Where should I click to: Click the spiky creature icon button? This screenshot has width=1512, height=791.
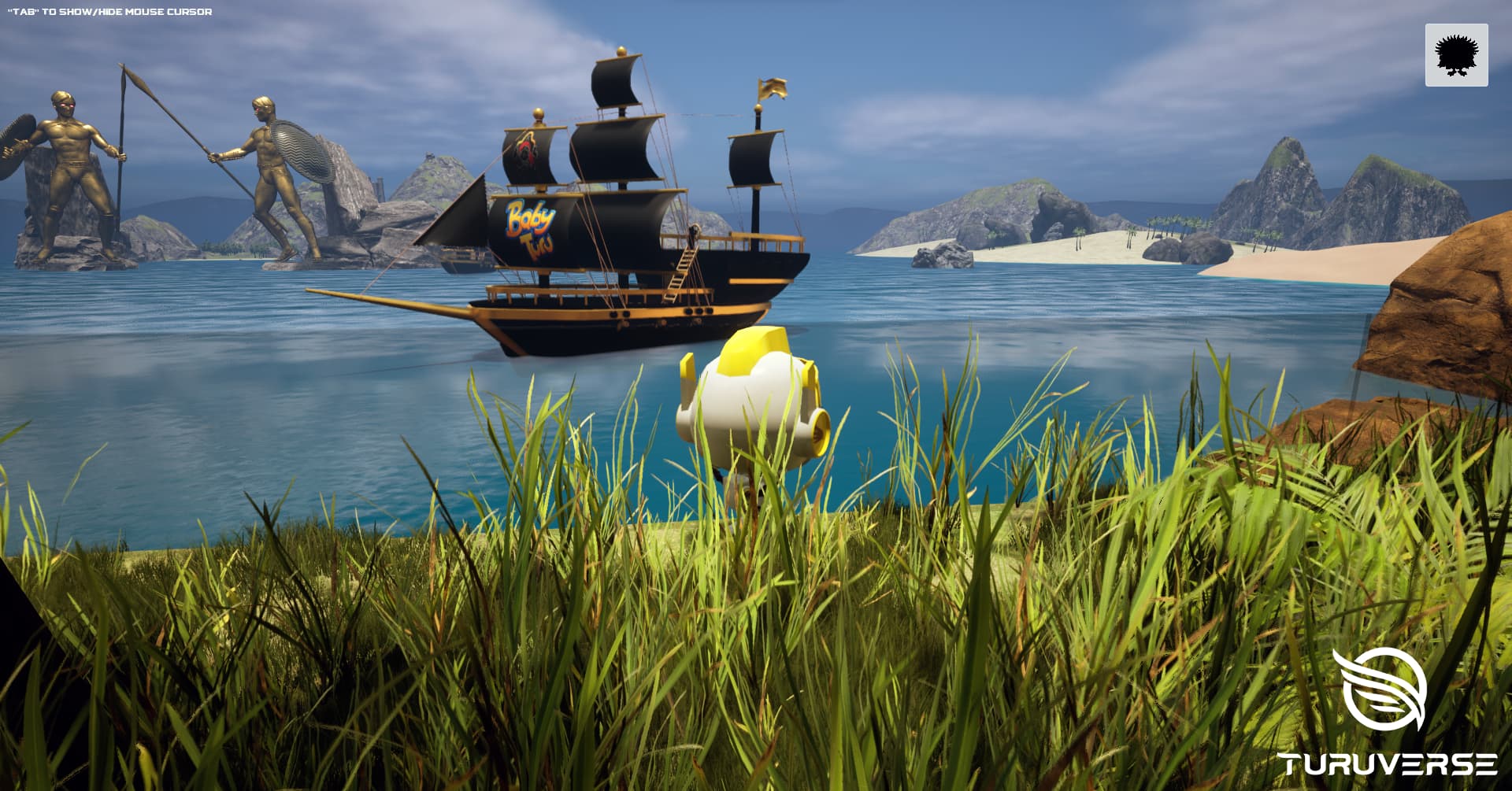(x=1456, y=55)
